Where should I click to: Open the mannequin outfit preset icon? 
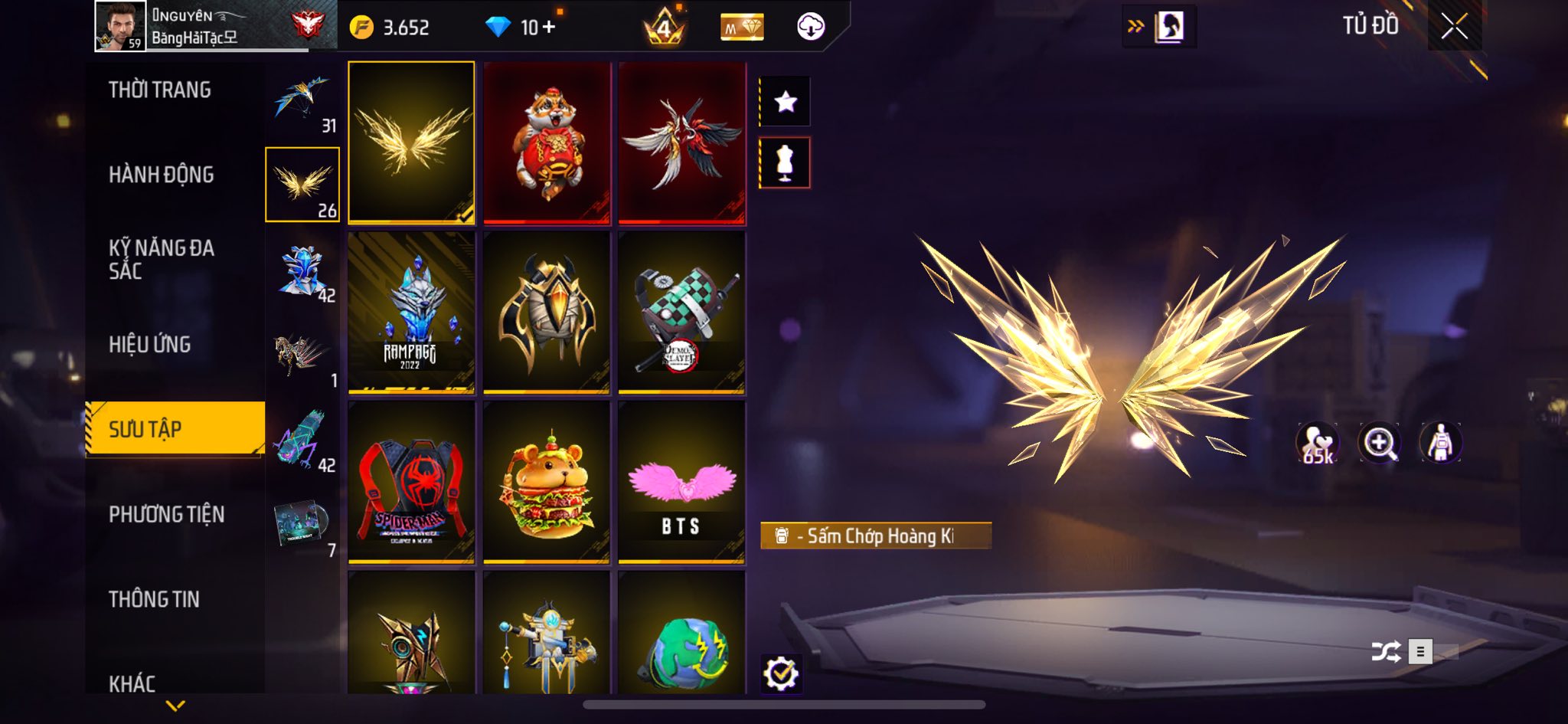pyautogui.click(x=785, y=162)
